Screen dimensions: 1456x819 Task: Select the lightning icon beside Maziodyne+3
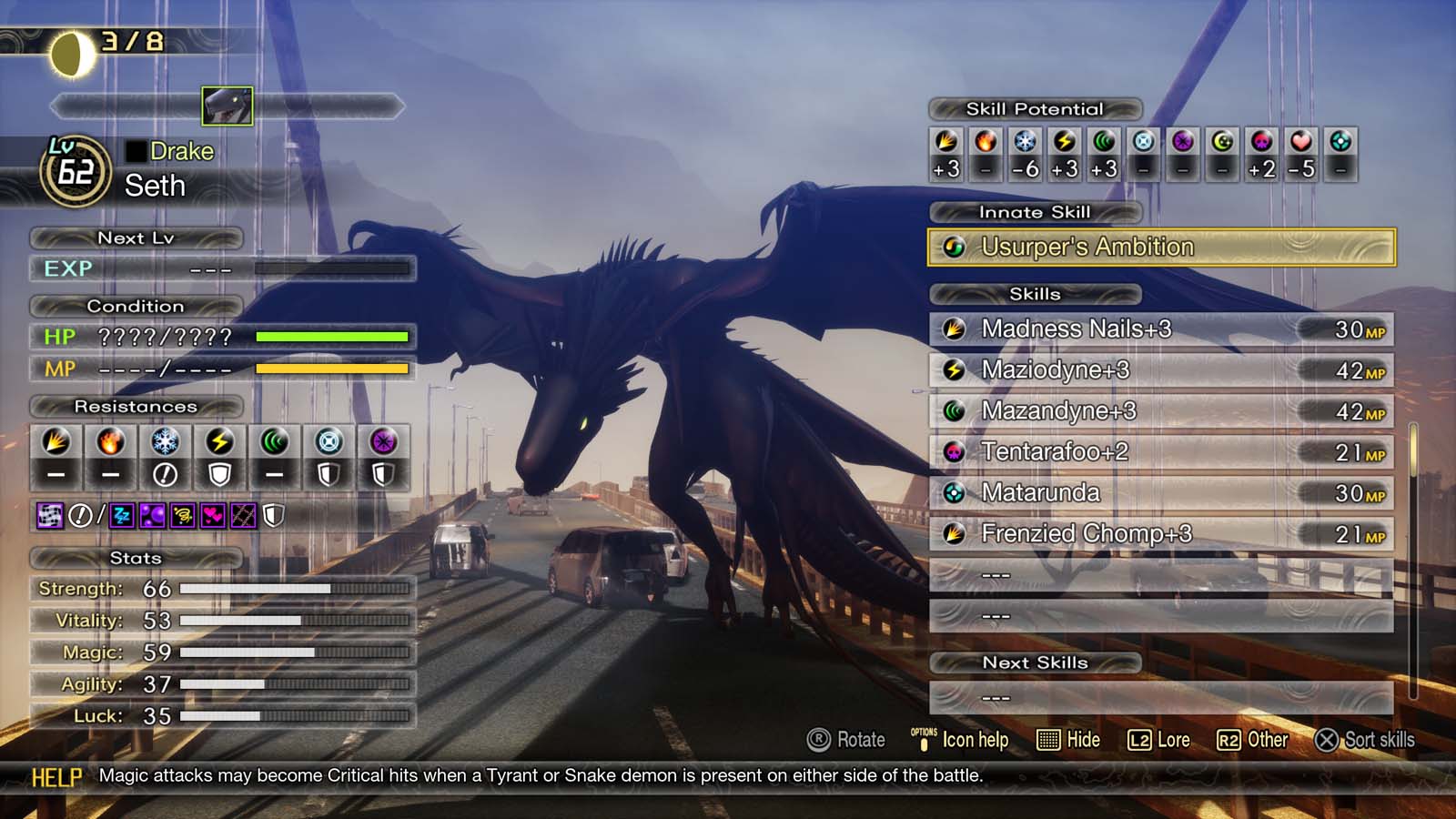(x=954, y=369)
